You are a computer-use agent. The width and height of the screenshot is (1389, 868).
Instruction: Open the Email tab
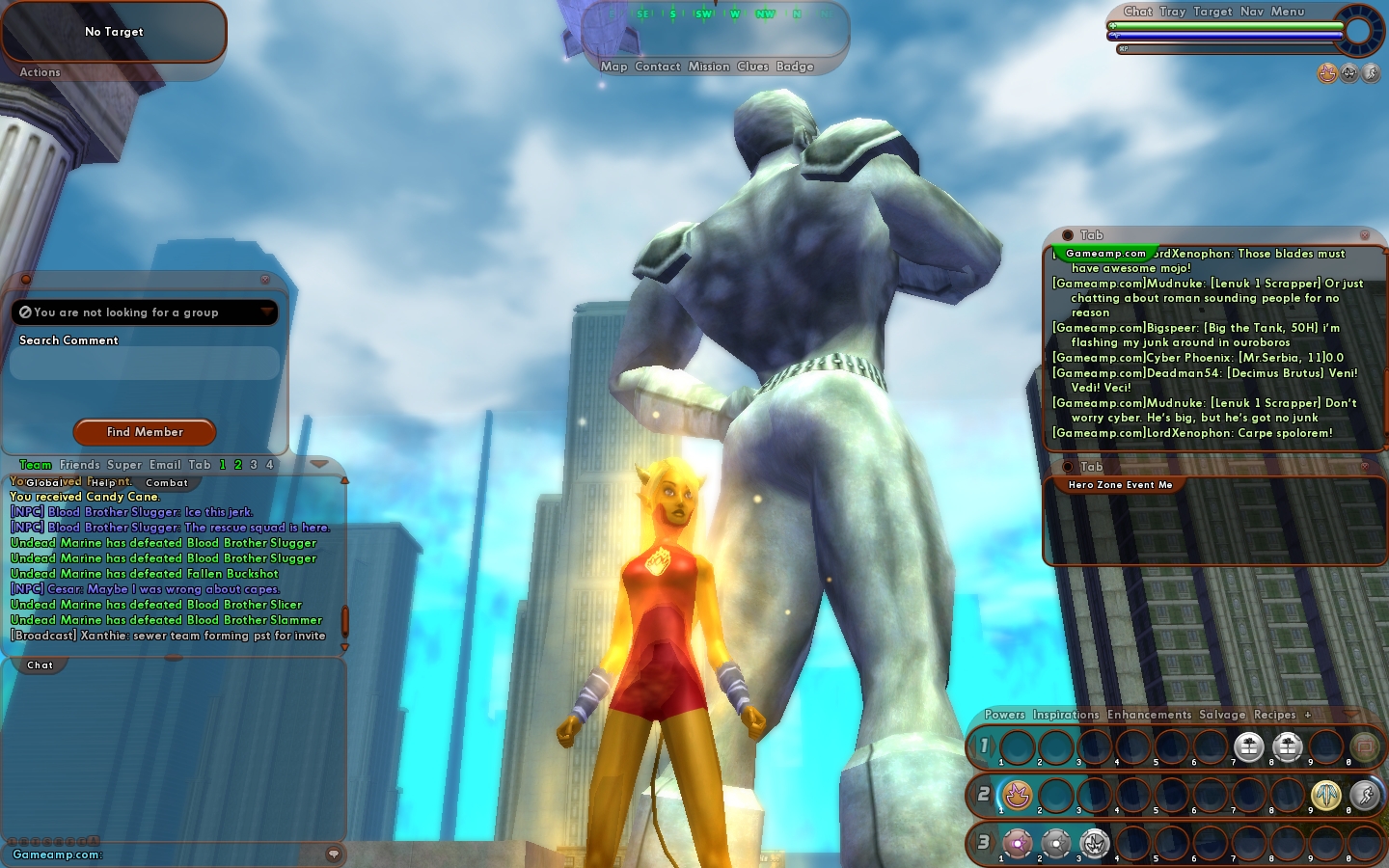point(165,465)
